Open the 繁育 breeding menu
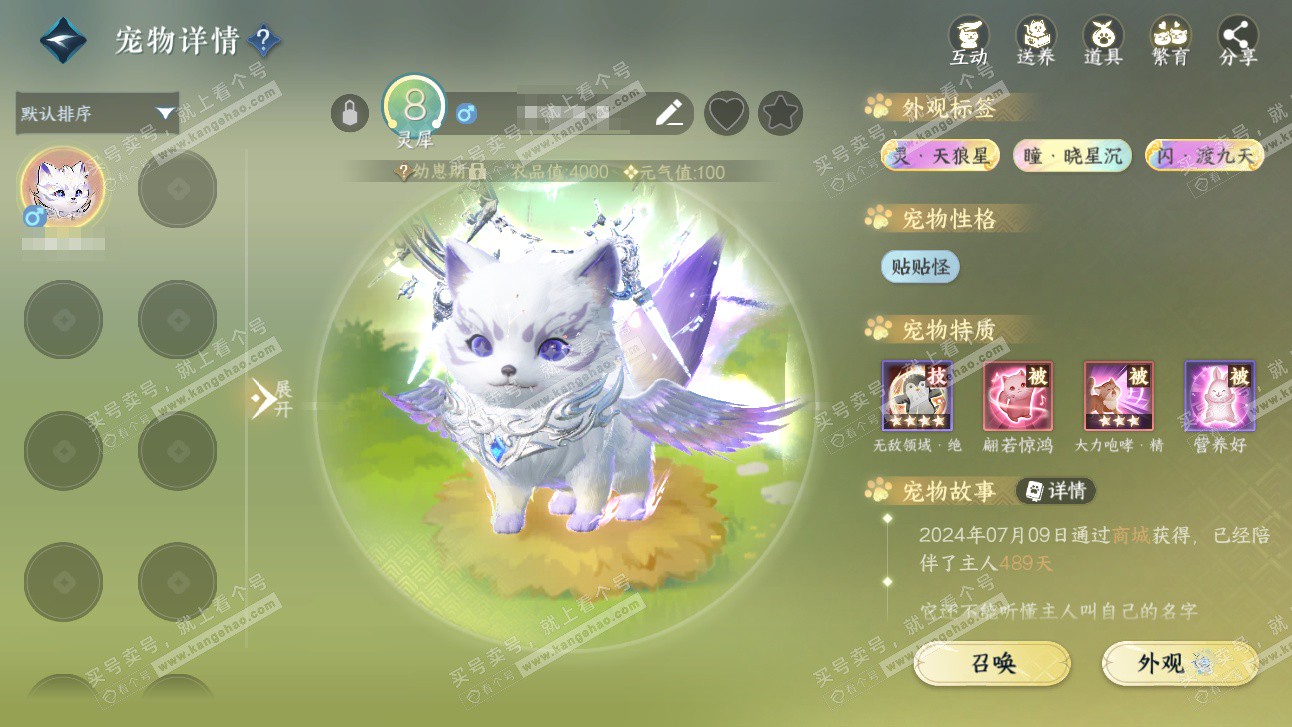The width and height of the screenshot is (1292, 727). coord(1170,41)
